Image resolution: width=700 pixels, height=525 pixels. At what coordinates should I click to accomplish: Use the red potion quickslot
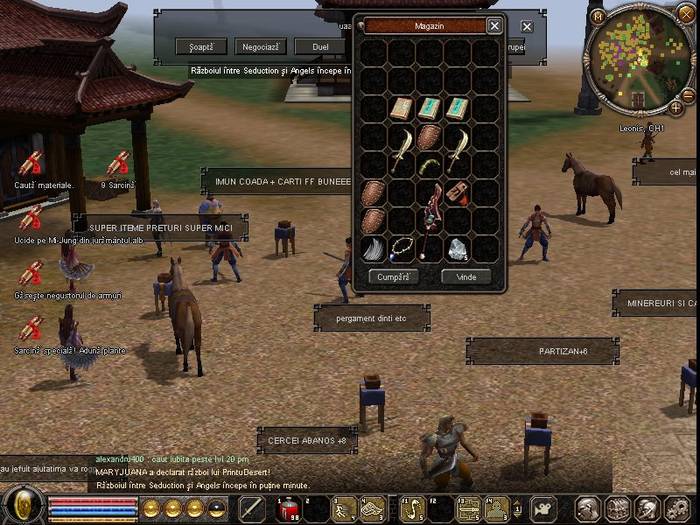288,509
